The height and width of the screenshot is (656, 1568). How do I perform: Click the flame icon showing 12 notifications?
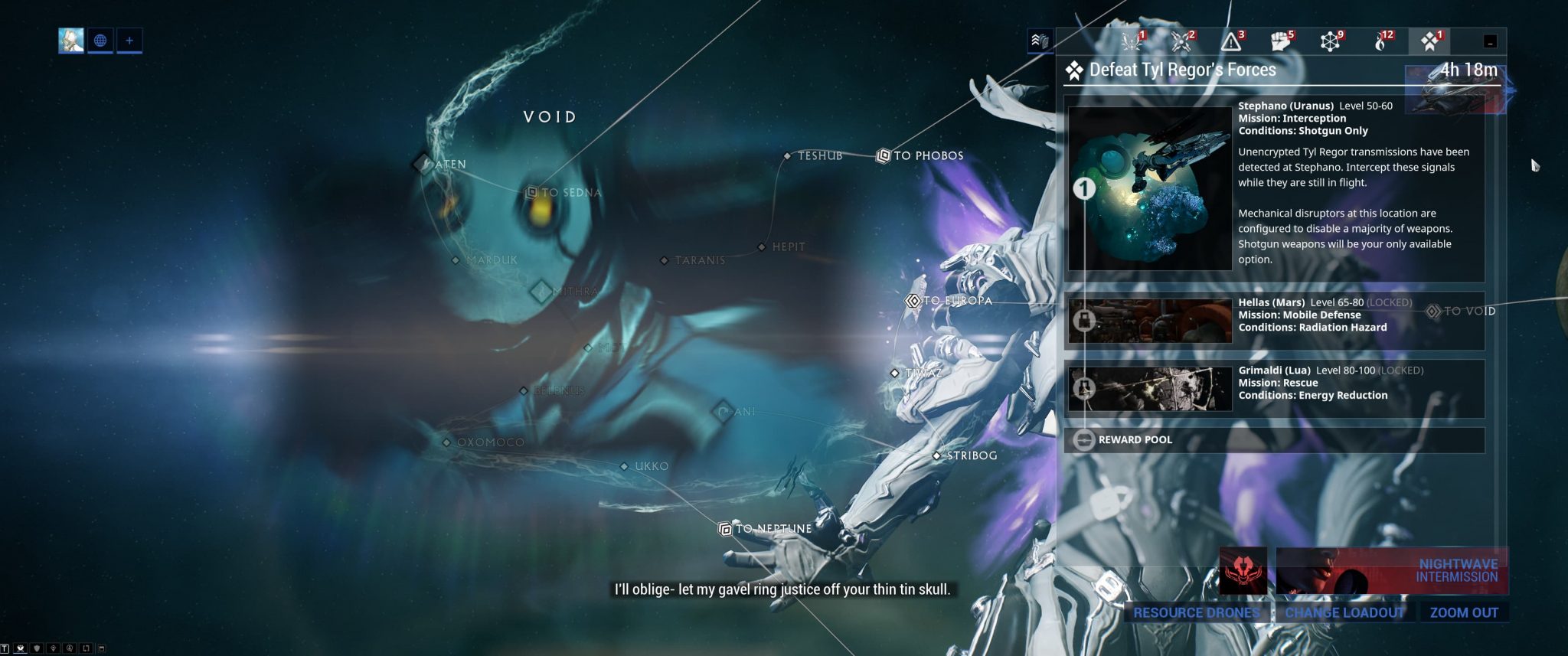tap(1380, 43)
